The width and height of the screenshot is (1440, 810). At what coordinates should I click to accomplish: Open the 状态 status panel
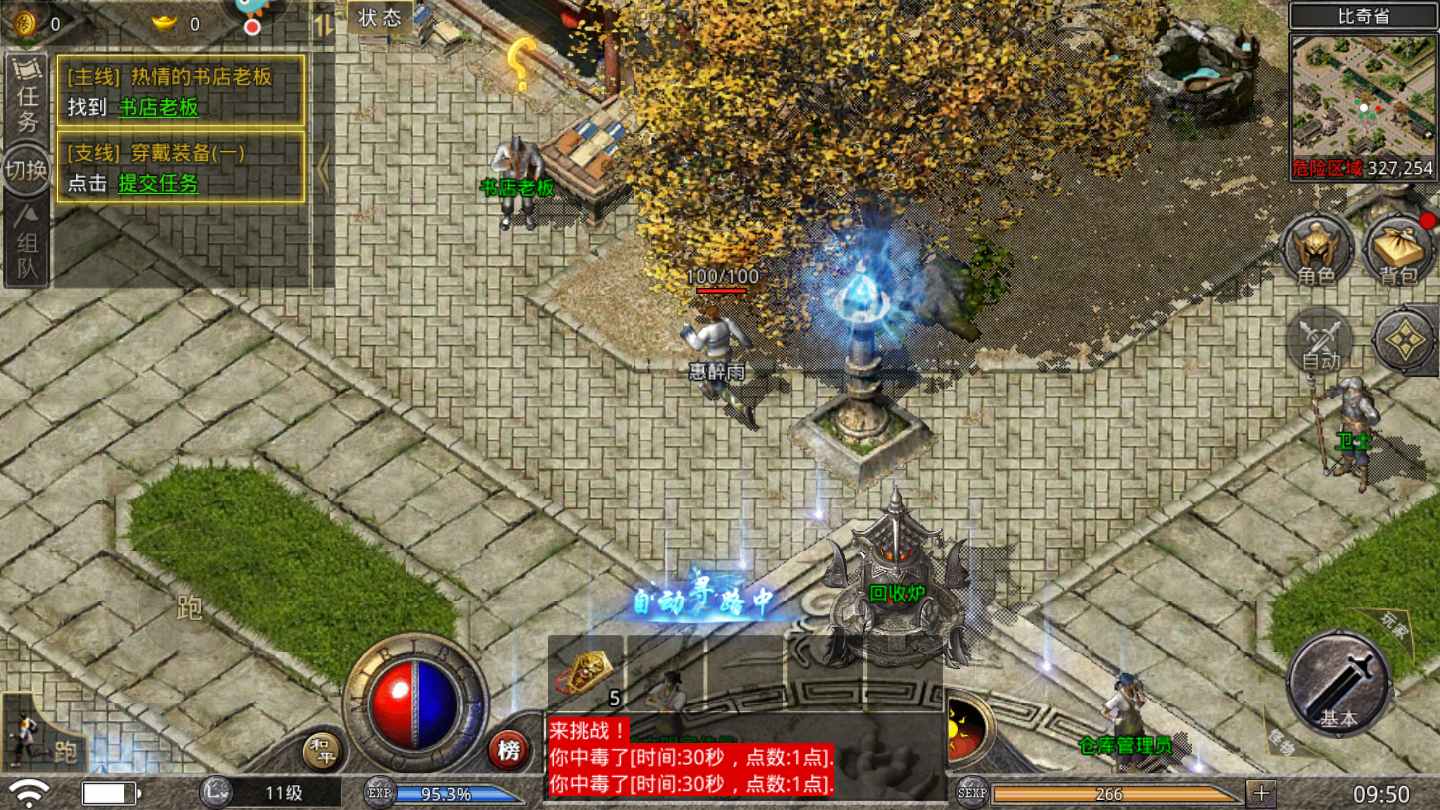tap(380, 17)
